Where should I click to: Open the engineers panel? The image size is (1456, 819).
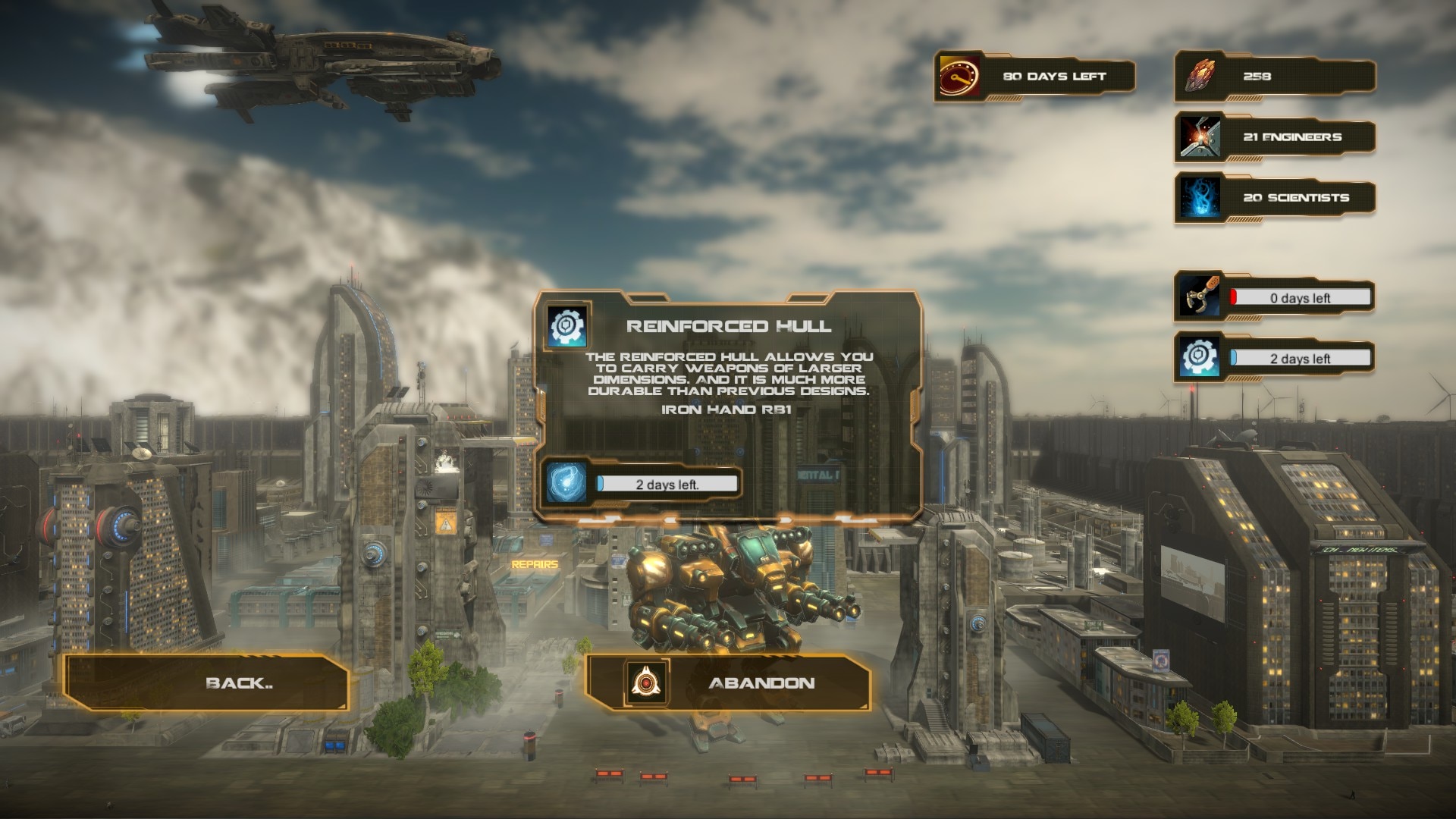1274,137
